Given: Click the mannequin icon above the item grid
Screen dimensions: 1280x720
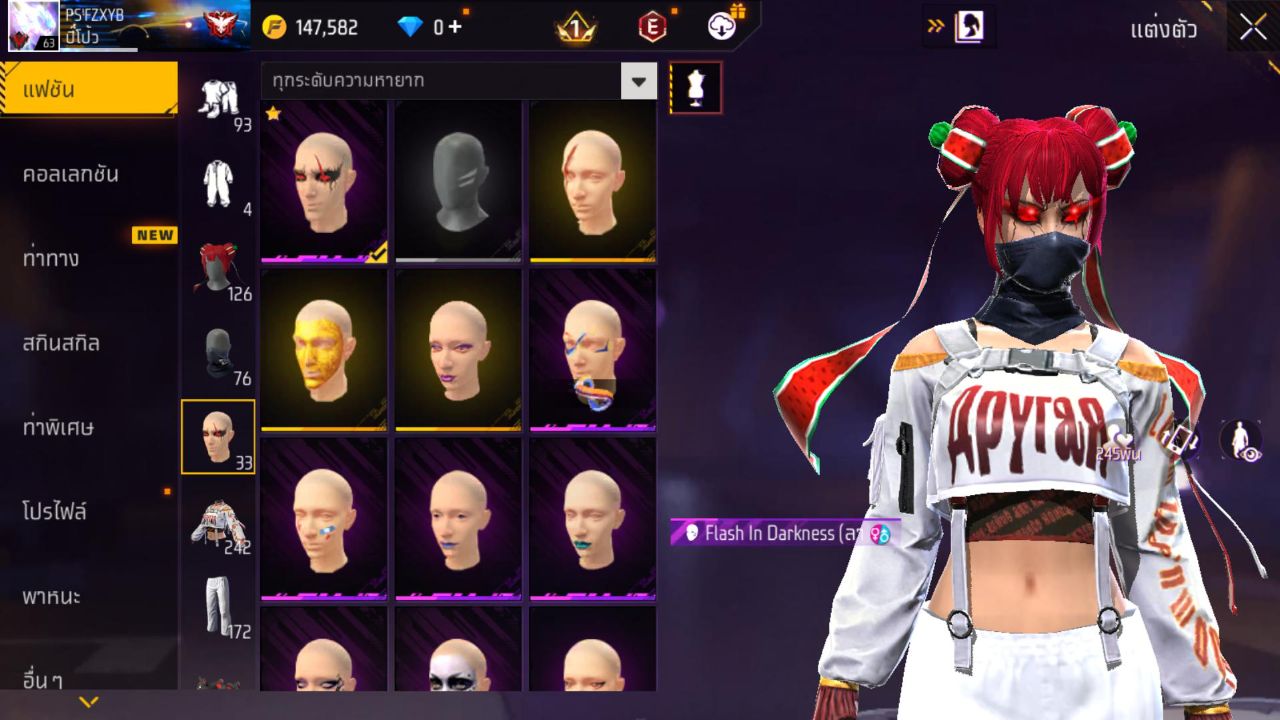Looking at the screenshot, I should tap(693, 87).
